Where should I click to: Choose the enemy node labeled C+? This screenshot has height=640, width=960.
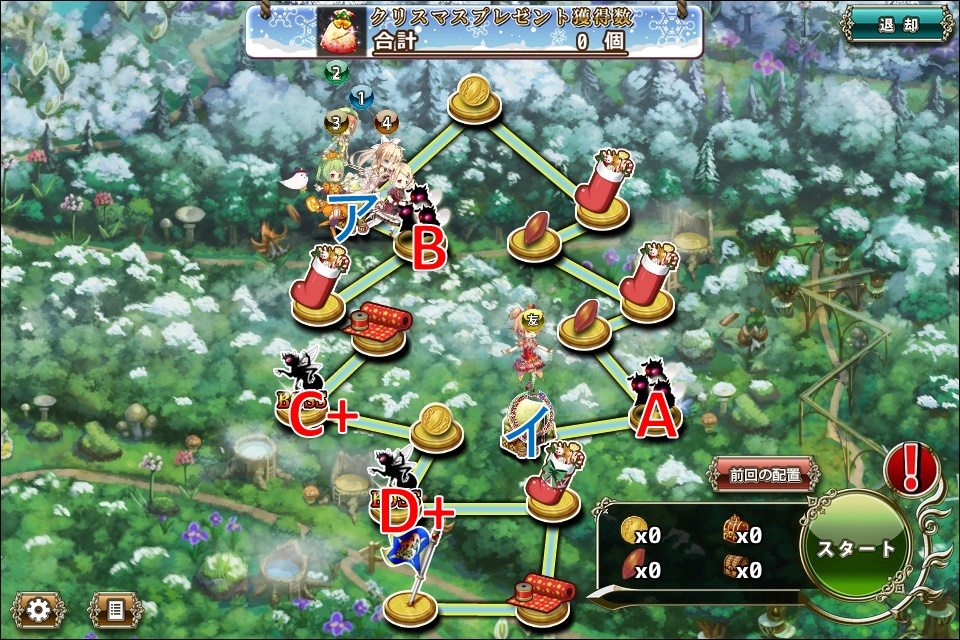pyautogui.click(x=310, y=395)
